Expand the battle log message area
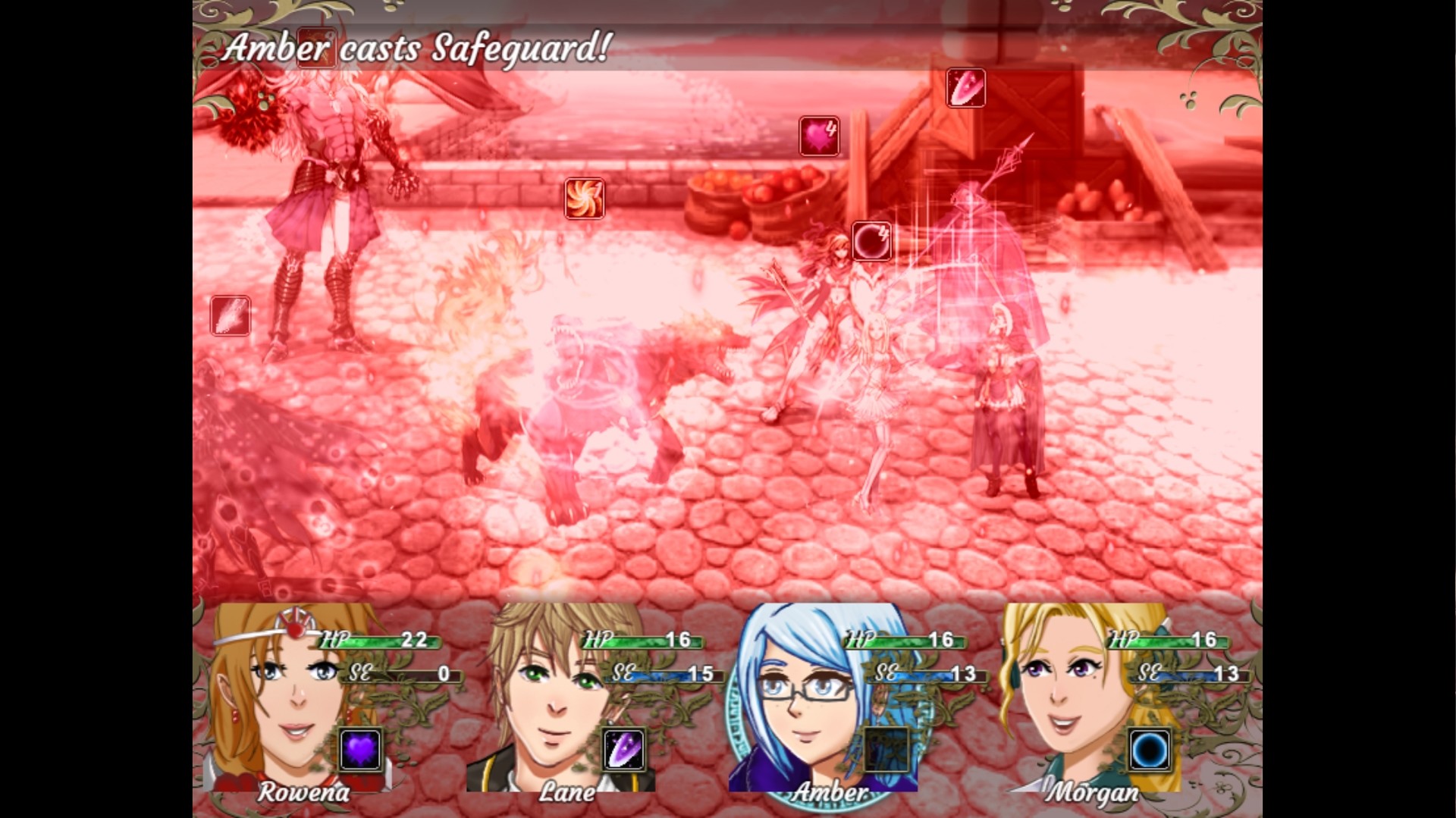Viewport: 1456px width, 818px height. click(417, 47)
